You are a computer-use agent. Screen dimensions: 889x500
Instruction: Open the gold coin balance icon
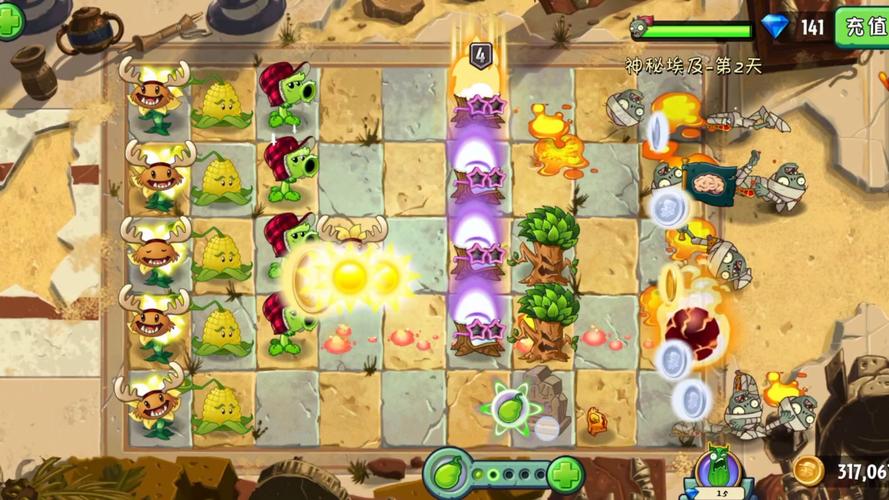point(808,470)
